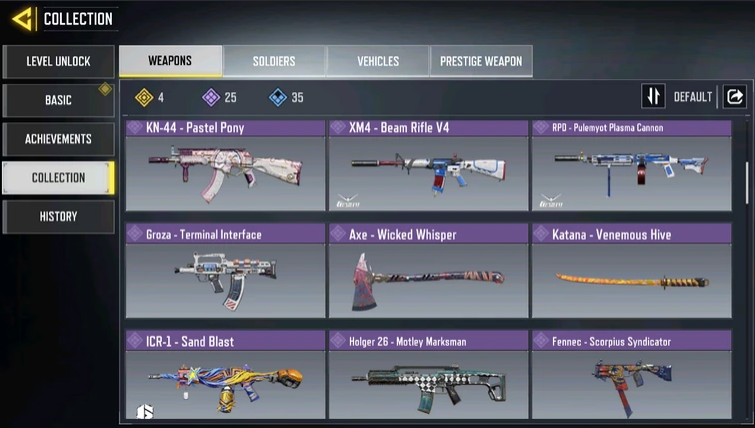
Task: Select the KN-44 Pastel Pony weapon card
Action: (225, 165)
